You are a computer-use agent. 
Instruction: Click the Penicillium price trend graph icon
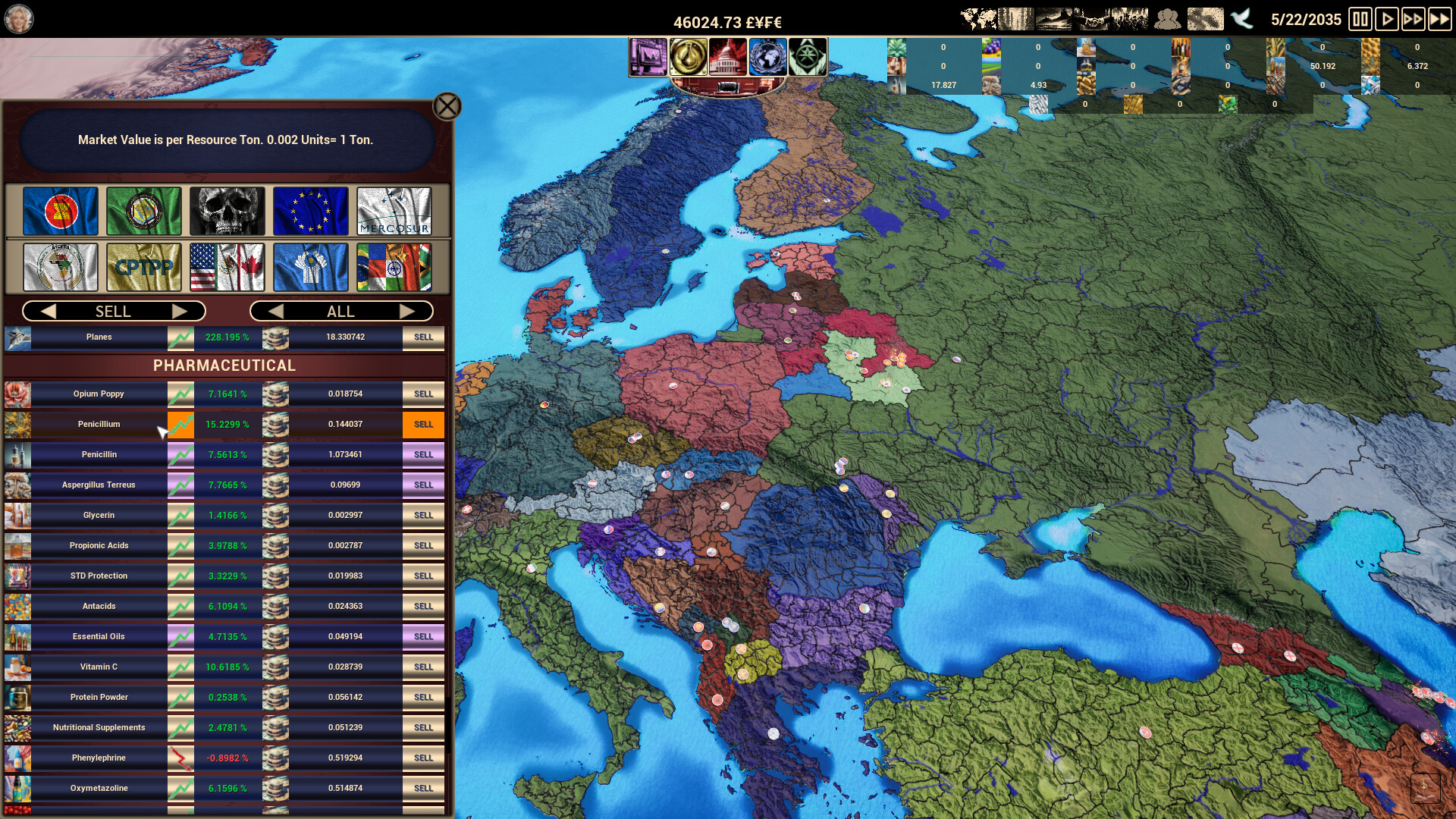180,425
